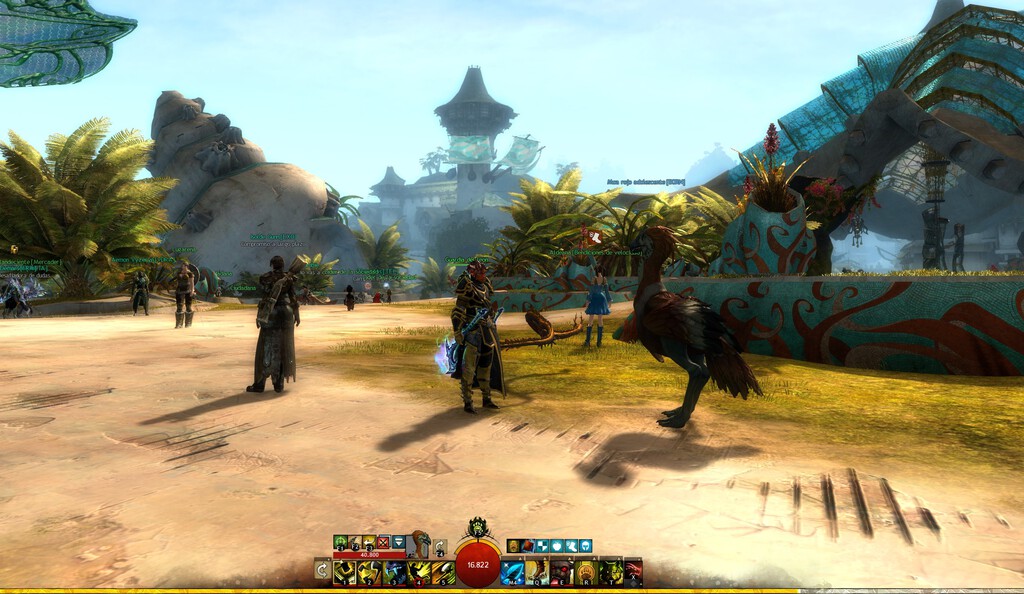
Task: Use the pet F2 ability icon
Action: tap(354, 542)
